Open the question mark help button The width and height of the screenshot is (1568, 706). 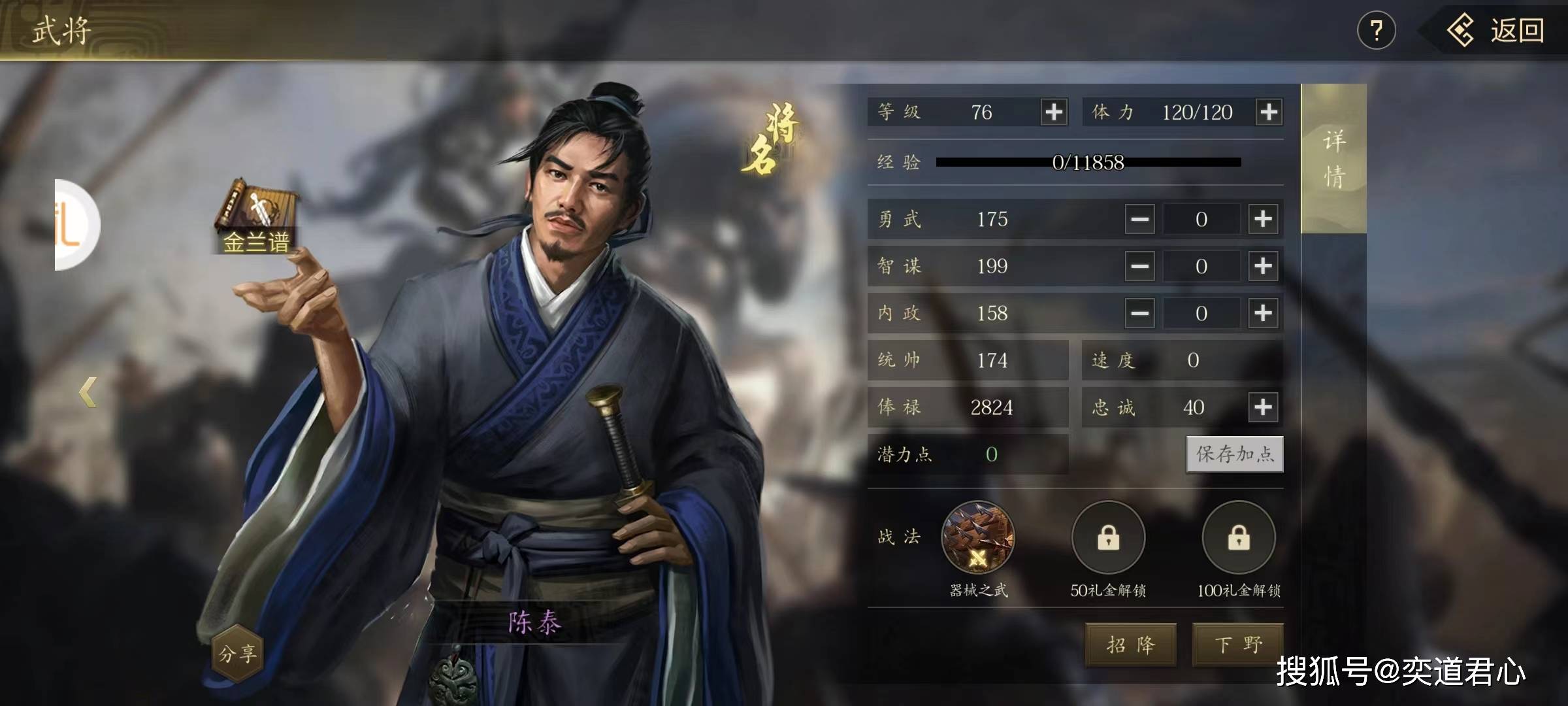click(1376, 31)
